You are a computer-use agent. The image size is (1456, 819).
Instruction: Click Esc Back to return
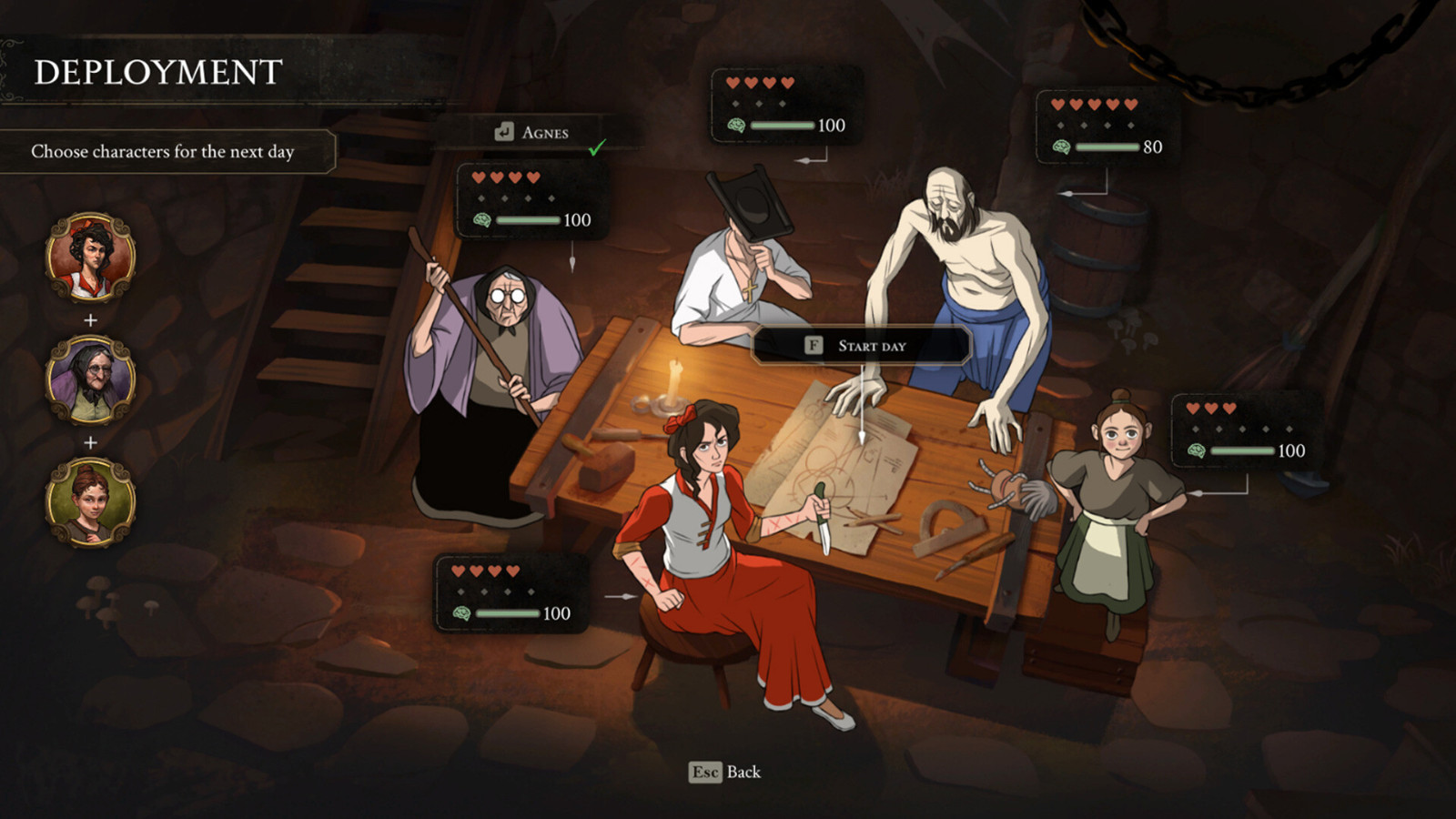(x=723, y=773)
